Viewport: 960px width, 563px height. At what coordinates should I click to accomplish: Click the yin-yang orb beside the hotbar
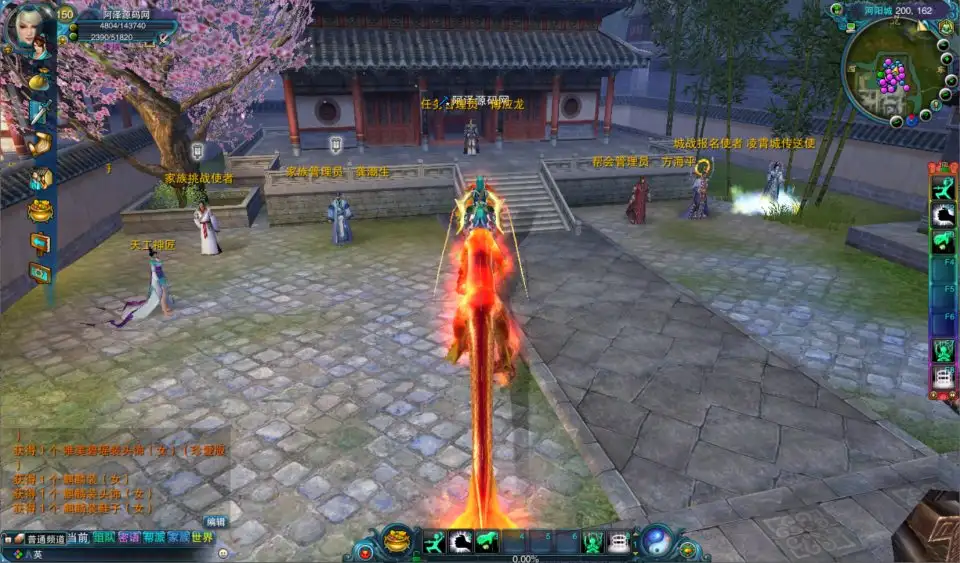click(656, 541)
